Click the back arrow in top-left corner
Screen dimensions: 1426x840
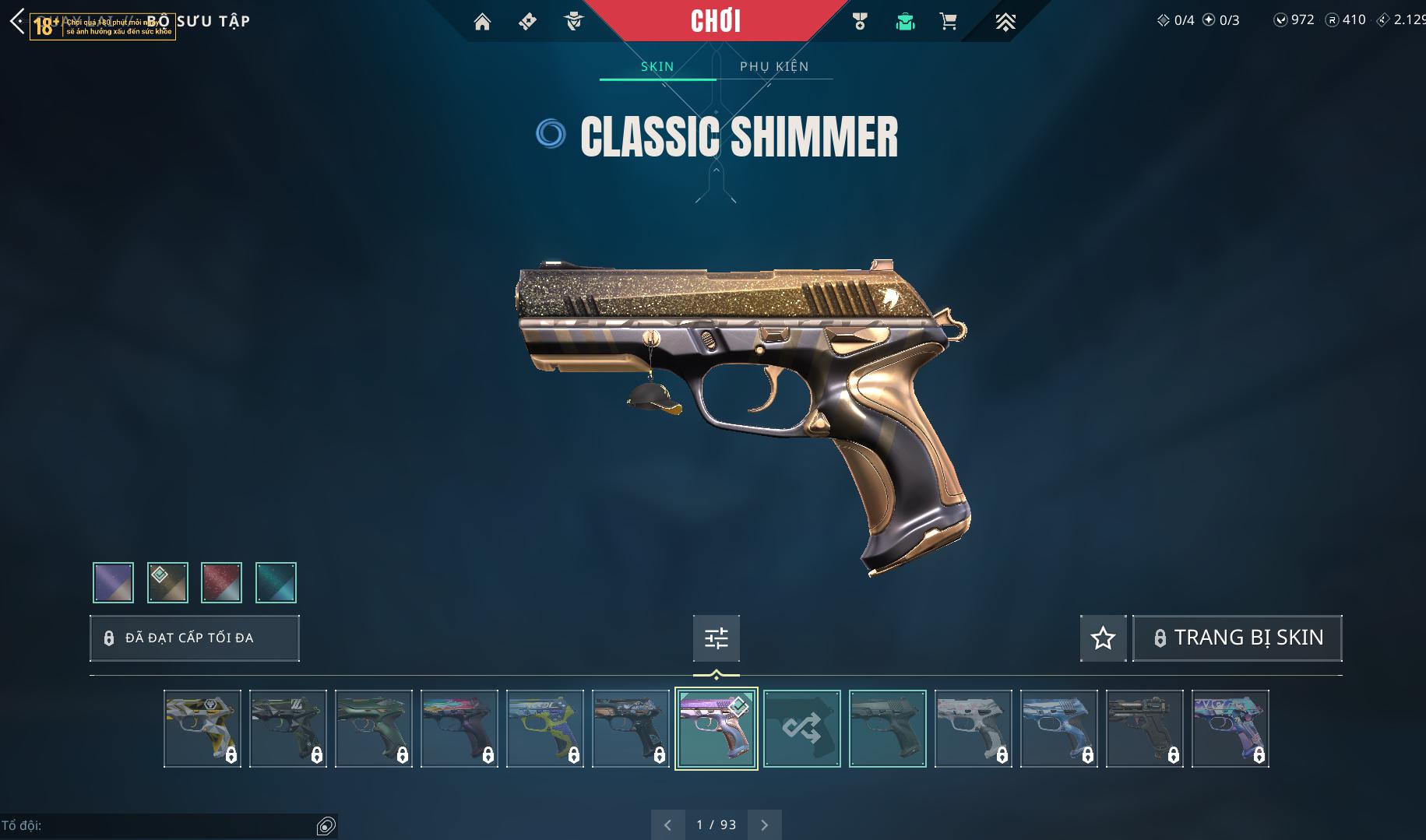pos(17,21)
